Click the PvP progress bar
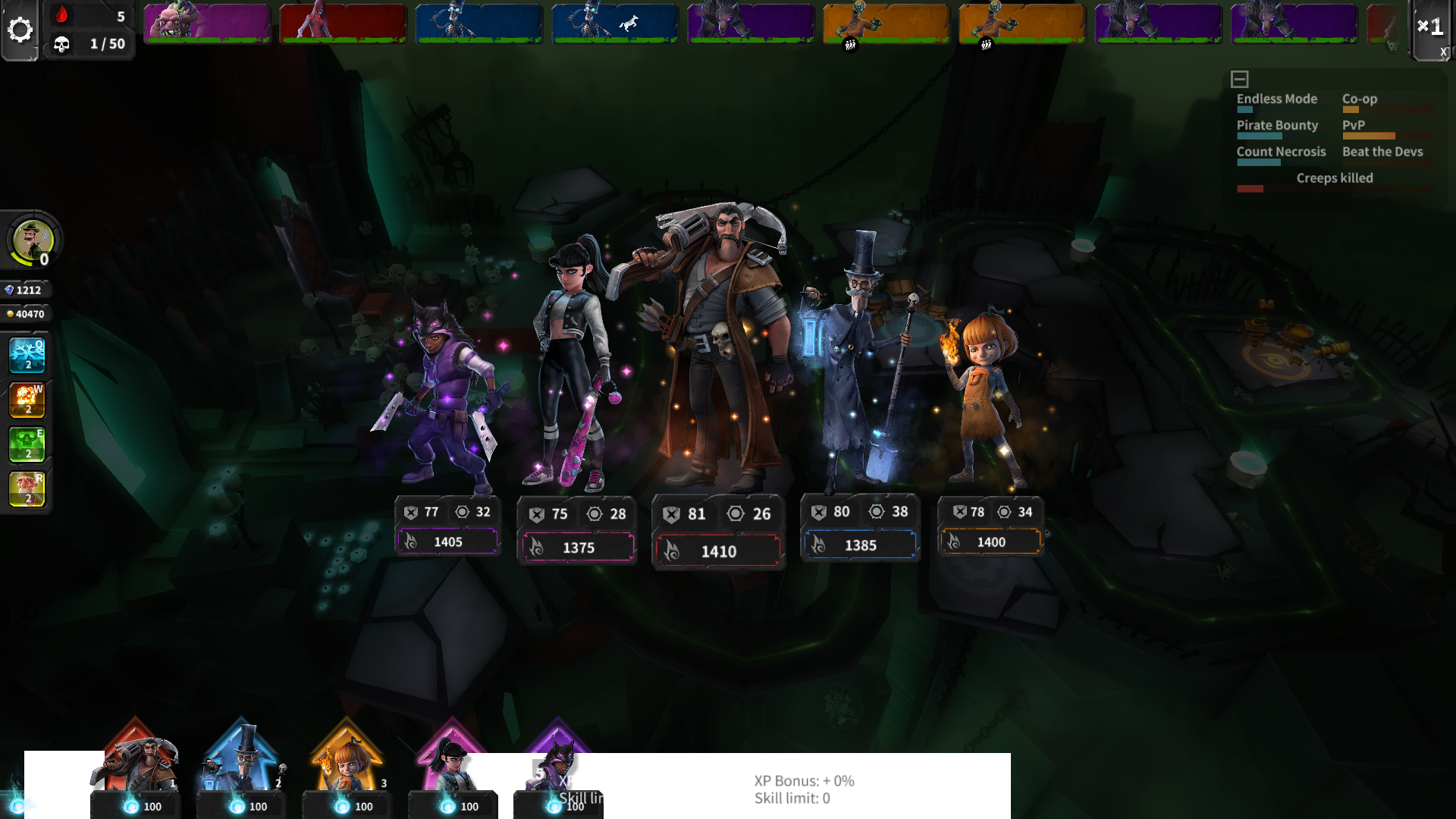Image resolution: width=1456 pixels, height=819 pixels. coord(1388,137)
